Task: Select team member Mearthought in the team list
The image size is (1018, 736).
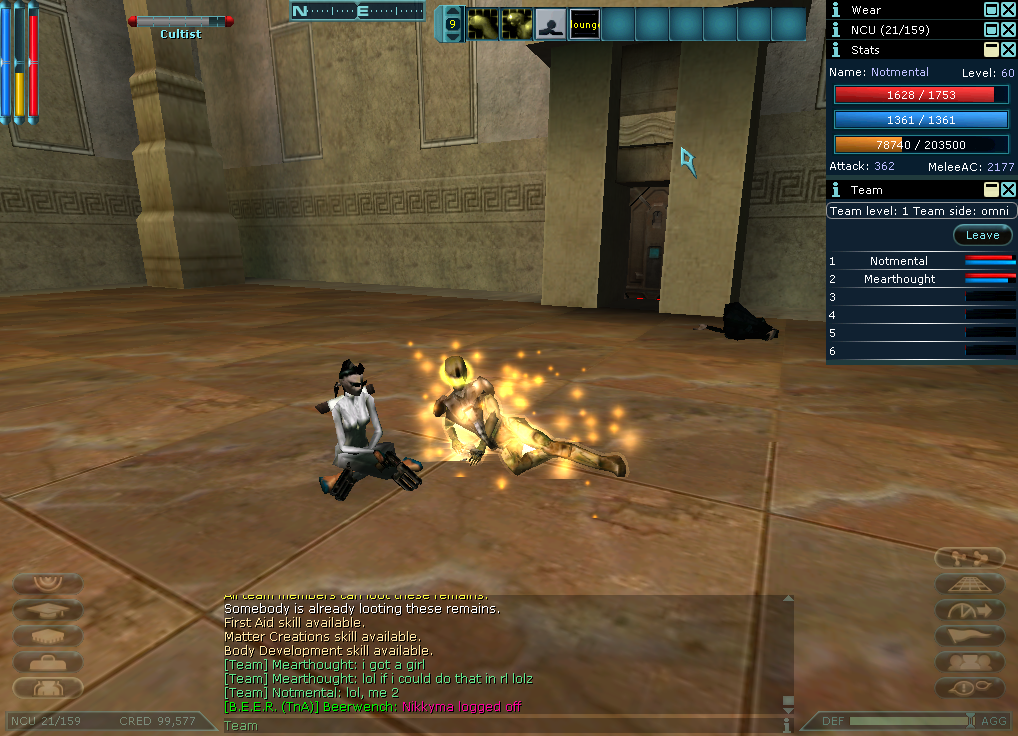Action: (899, 279)
